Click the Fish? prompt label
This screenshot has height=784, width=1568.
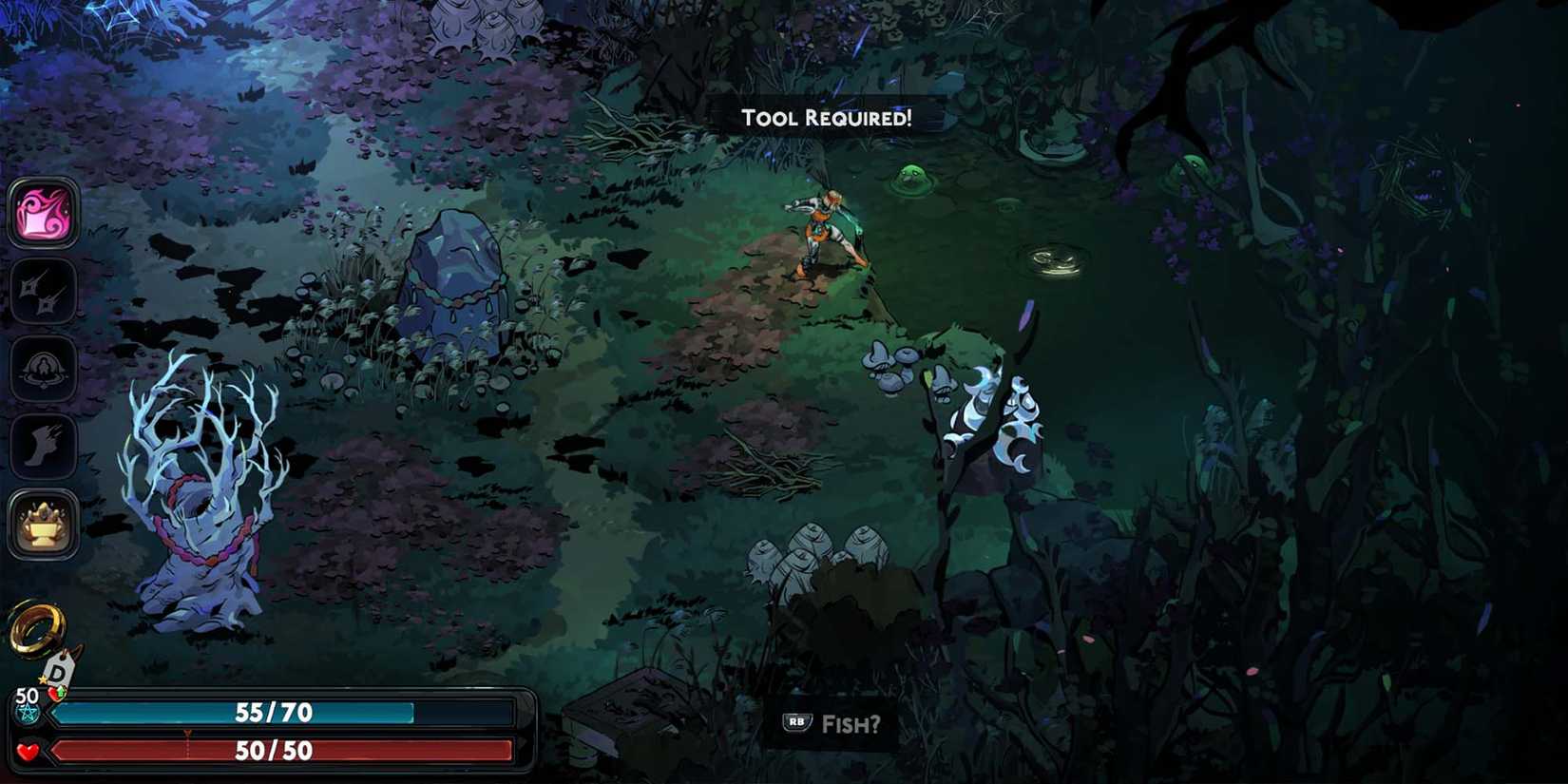[x=851, y=723]
